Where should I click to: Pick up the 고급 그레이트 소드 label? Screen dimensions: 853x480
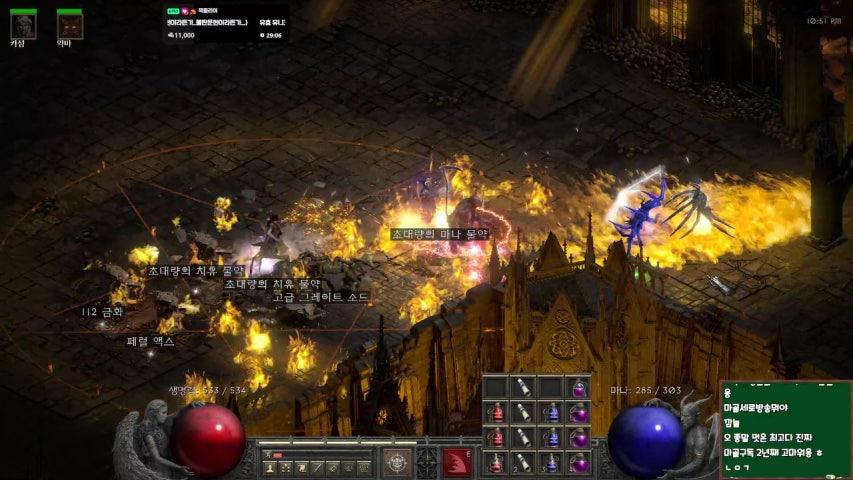coord(320,297)
